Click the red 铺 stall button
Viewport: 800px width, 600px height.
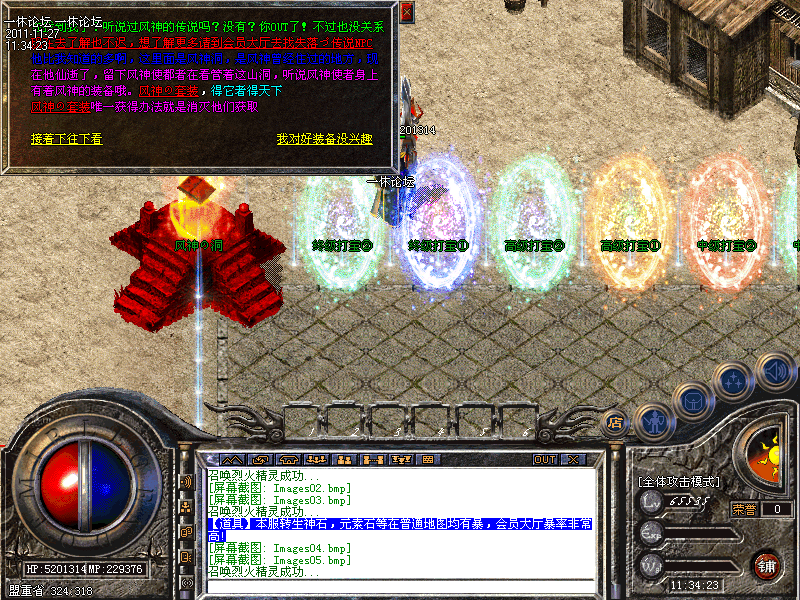coord(767,565)
